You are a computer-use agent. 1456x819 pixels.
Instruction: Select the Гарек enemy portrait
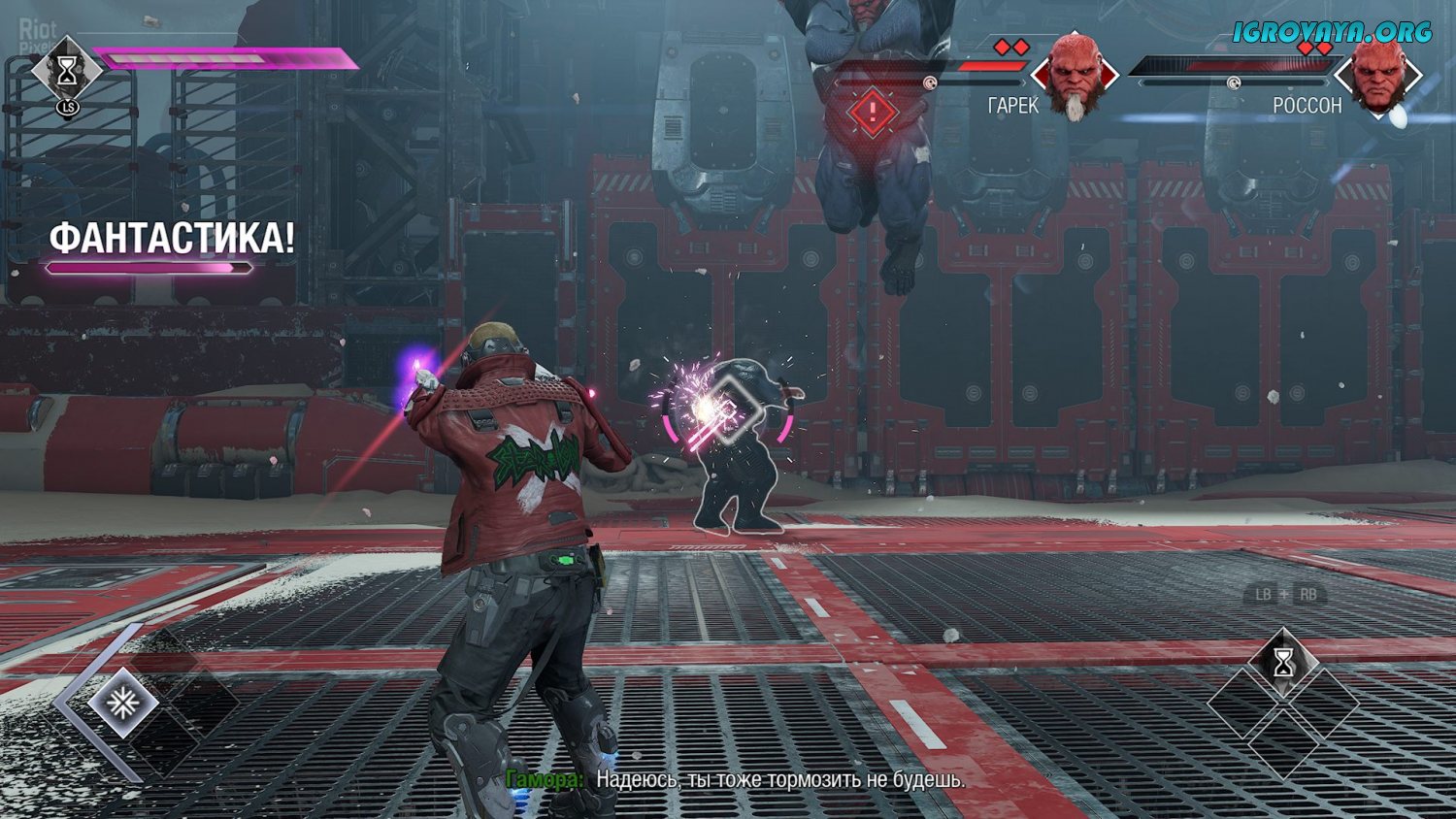pos(1074,76)
